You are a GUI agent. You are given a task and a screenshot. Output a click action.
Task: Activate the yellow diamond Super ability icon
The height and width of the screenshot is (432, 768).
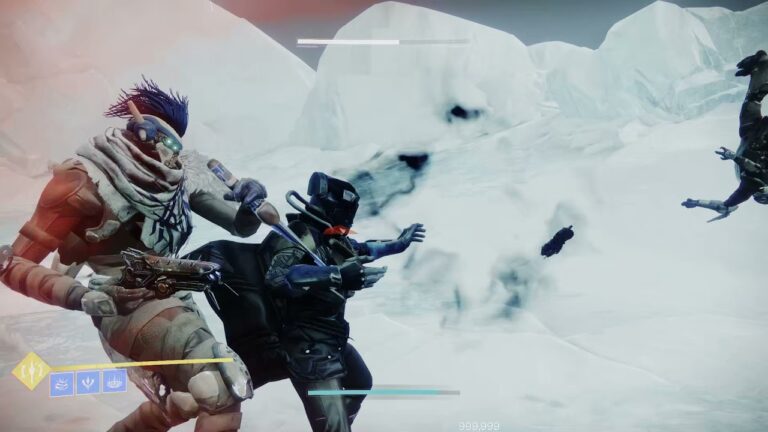(x=31, y=371)
